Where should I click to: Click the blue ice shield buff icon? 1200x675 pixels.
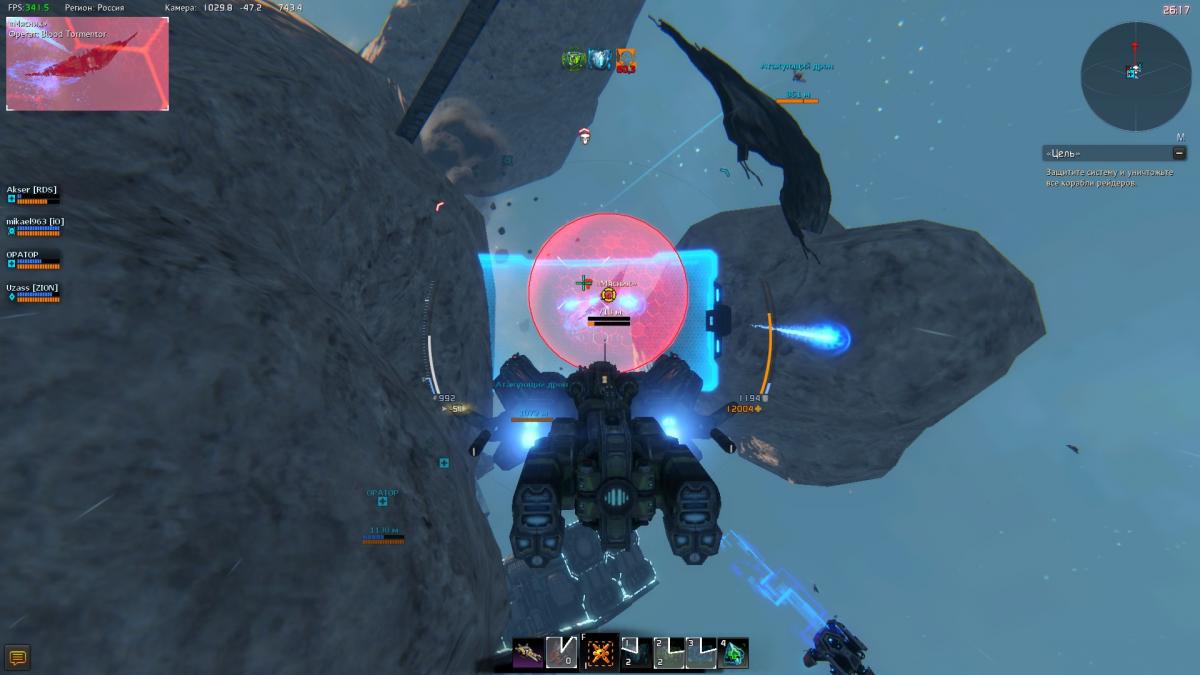pos(599,60)
